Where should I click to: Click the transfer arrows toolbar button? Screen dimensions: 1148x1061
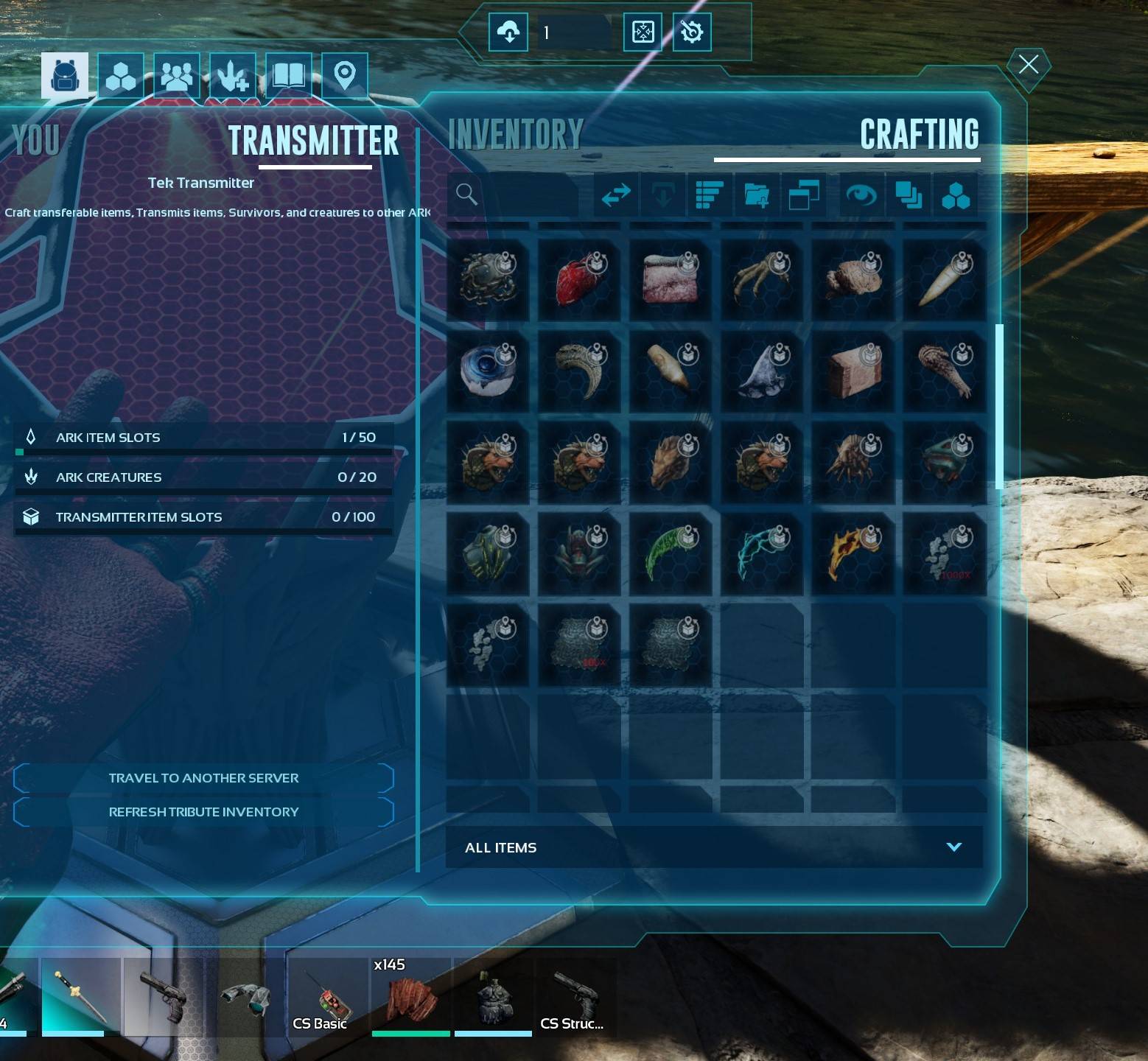616,195
